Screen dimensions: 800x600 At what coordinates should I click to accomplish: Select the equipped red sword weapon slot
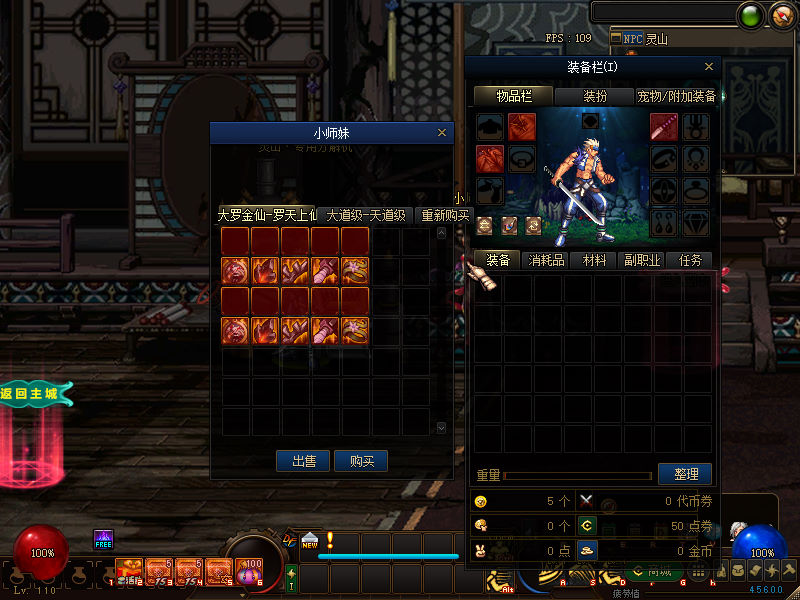click(664, 127)
